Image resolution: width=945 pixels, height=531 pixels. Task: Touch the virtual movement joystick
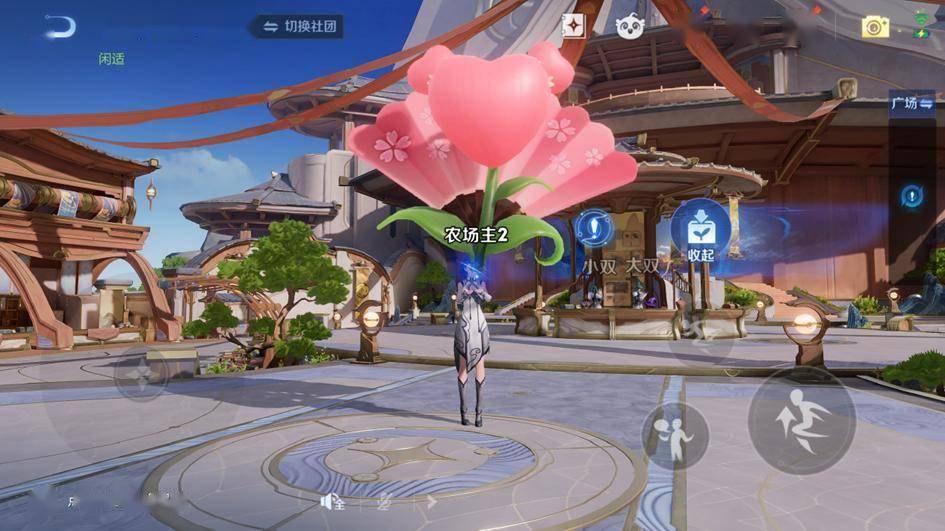[x=140, y=376]
